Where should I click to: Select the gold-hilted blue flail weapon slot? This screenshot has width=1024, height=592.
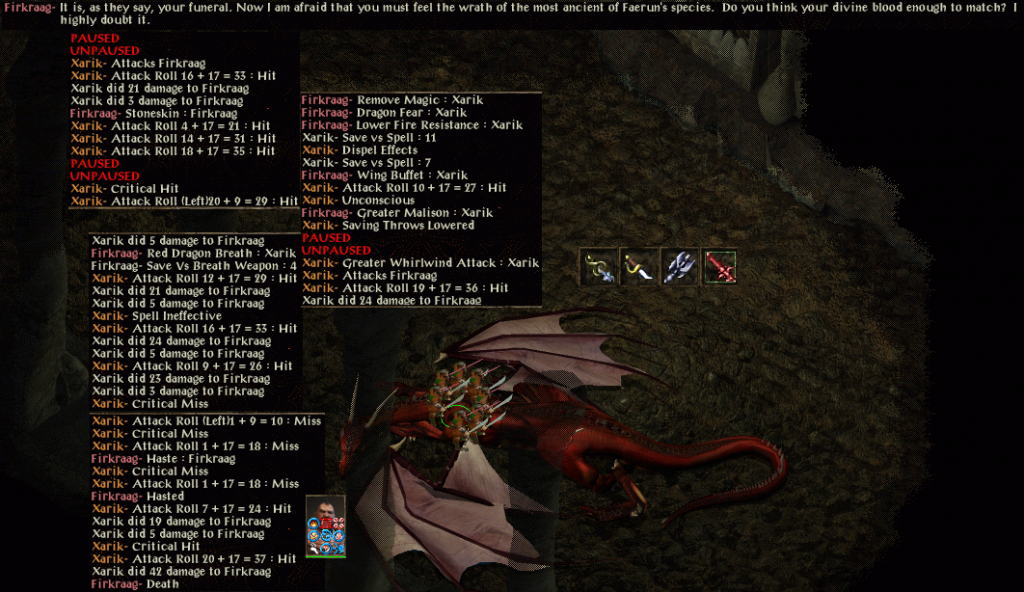point(599,267)
